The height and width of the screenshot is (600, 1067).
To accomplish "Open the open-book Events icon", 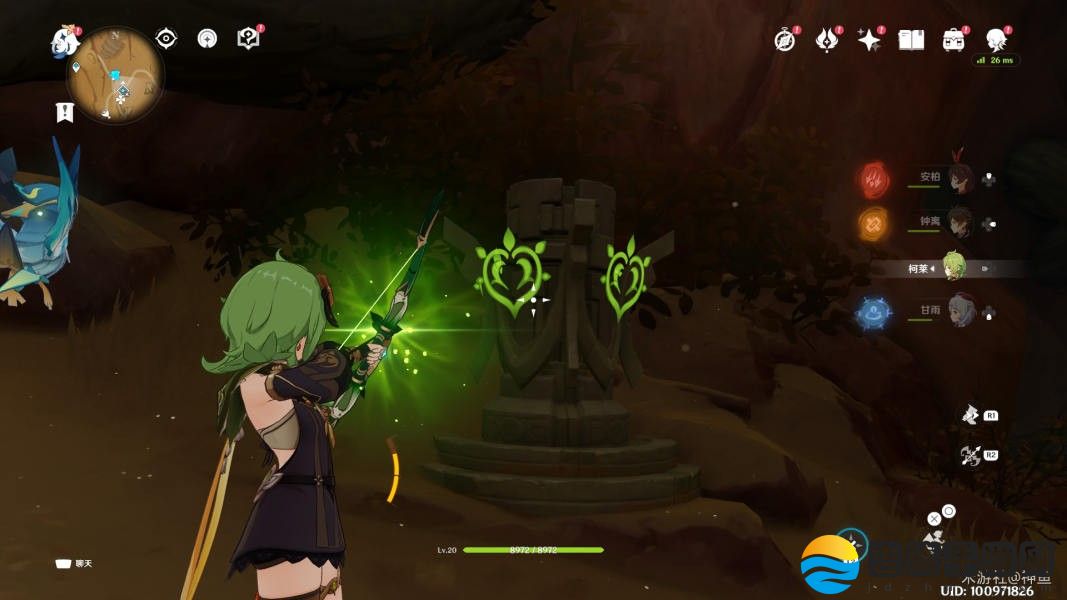I will click(911, 40).
